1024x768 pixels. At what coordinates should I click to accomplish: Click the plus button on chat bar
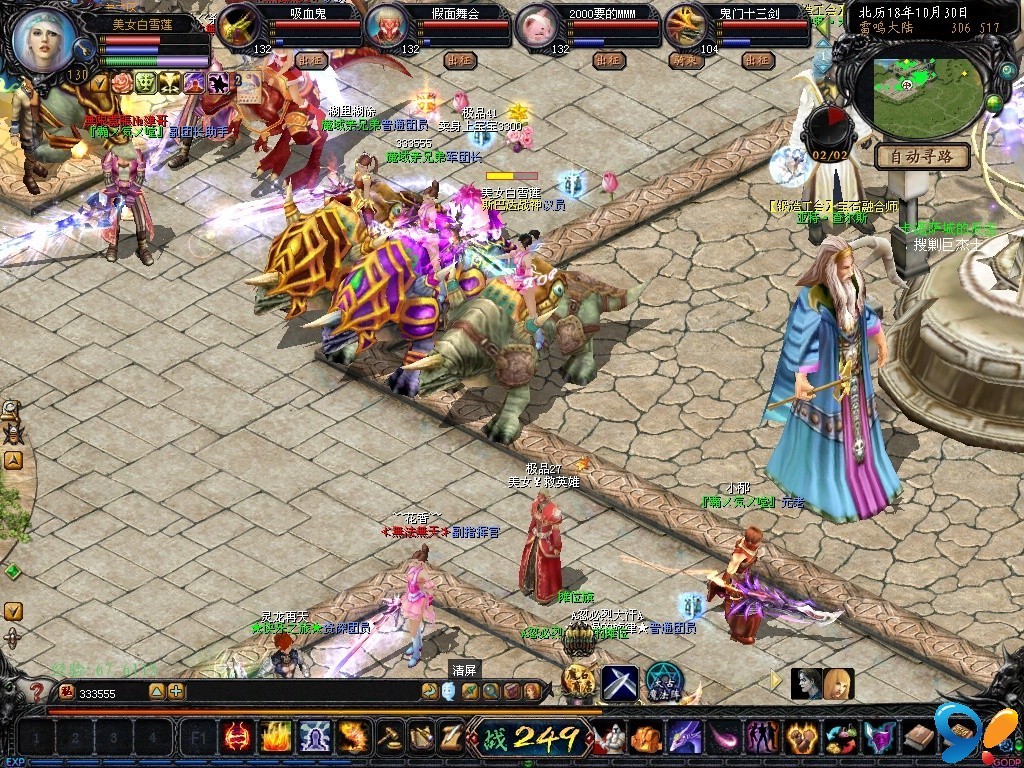tap(176, 691)
